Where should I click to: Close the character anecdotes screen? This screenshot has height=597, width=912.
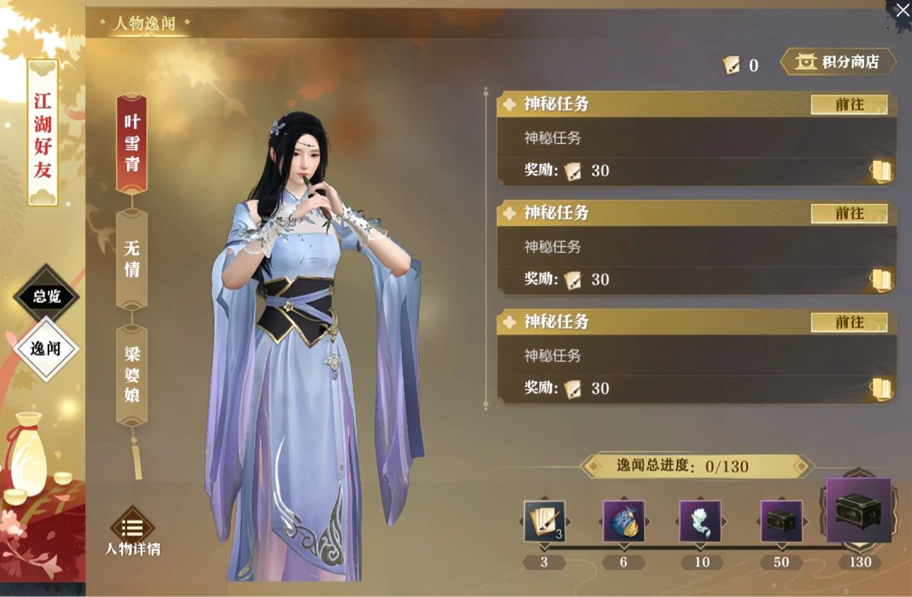[899, 11]
